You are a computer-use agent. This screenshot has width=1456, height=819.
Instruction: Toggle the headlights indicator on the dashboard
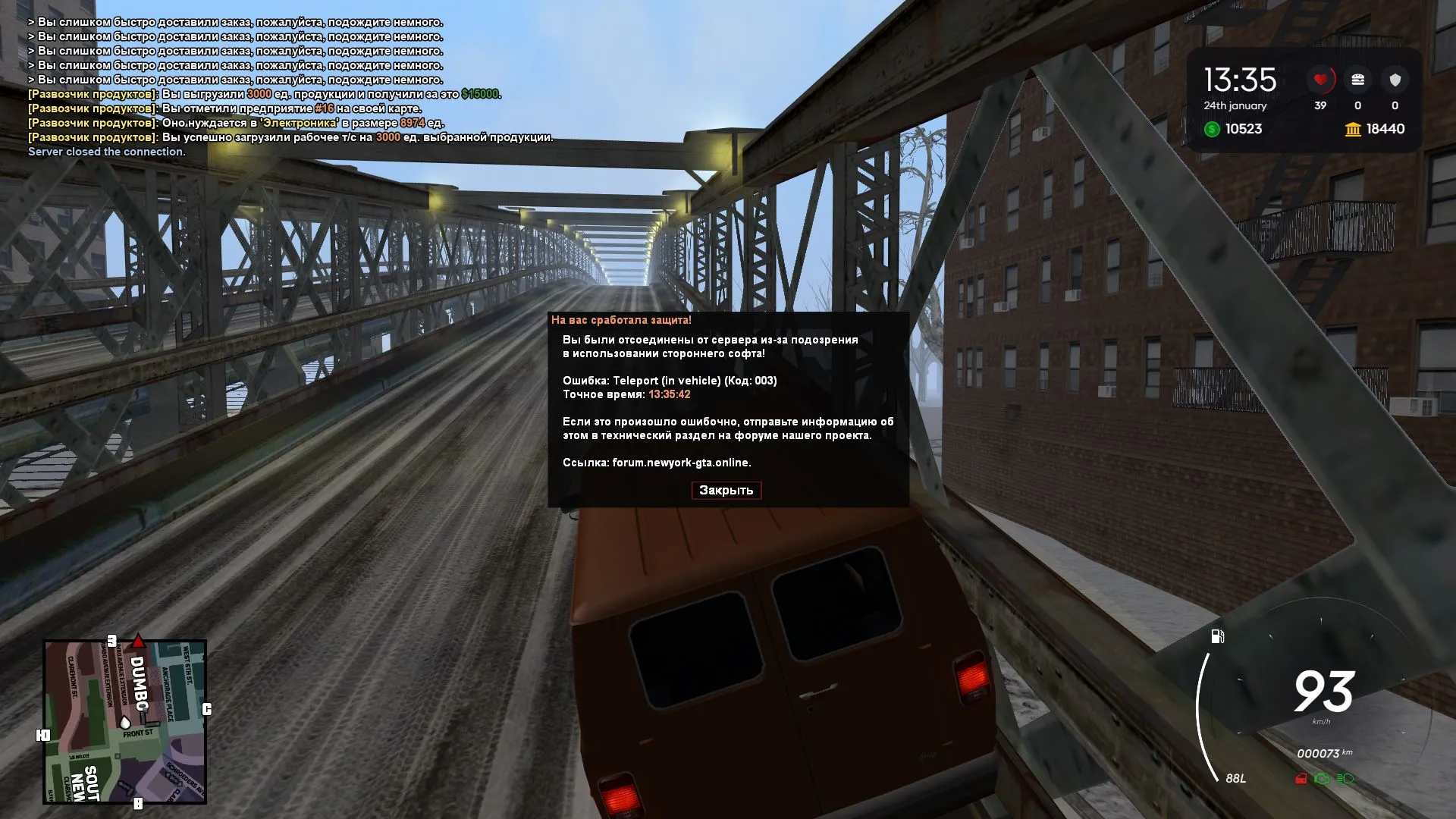click(1345, 779)
